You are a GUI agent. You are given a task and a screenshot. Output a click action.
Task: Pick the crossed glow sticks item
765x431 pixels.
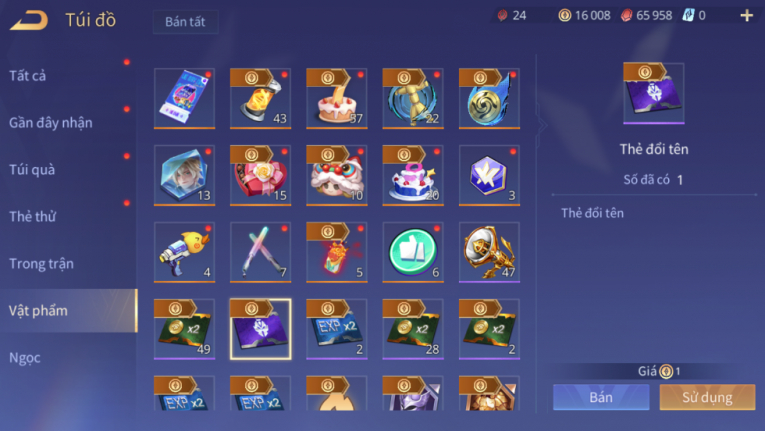click(x=260, y=252)
